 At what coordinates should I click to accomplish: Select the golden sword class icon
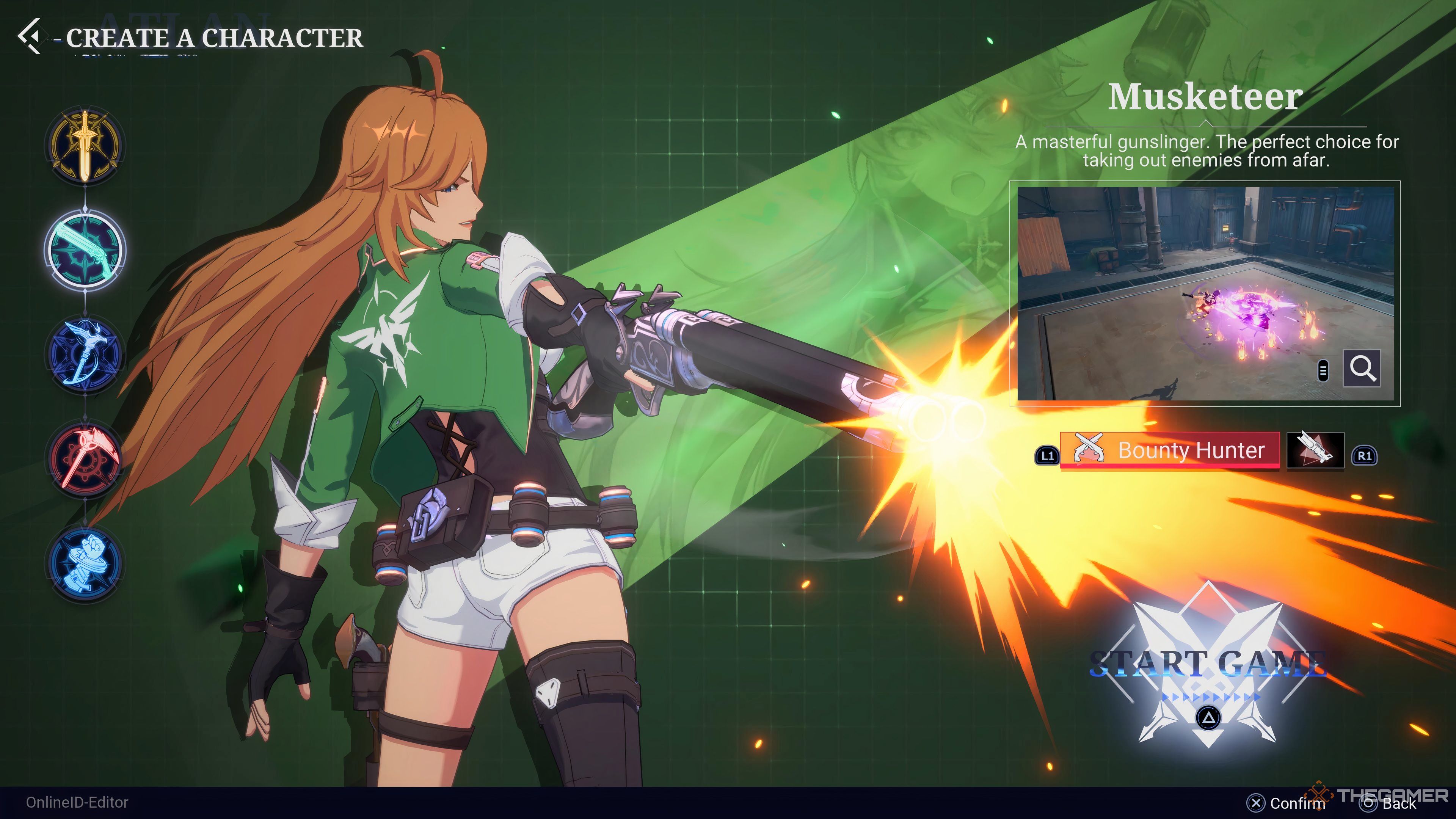coord(85,145)
